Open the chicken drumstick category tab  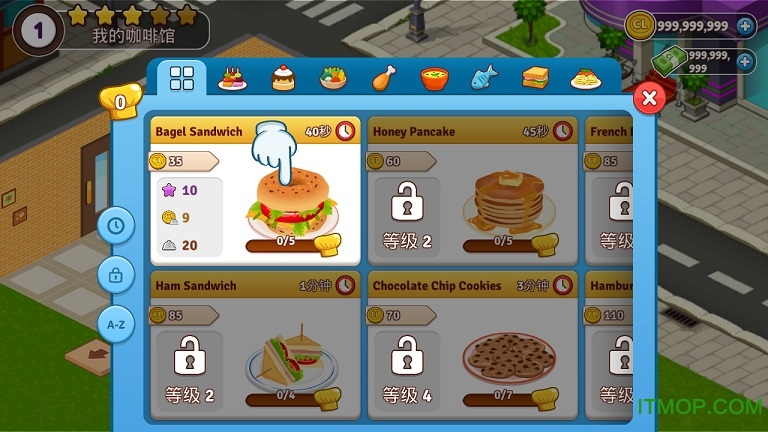(x=383, y=79)
